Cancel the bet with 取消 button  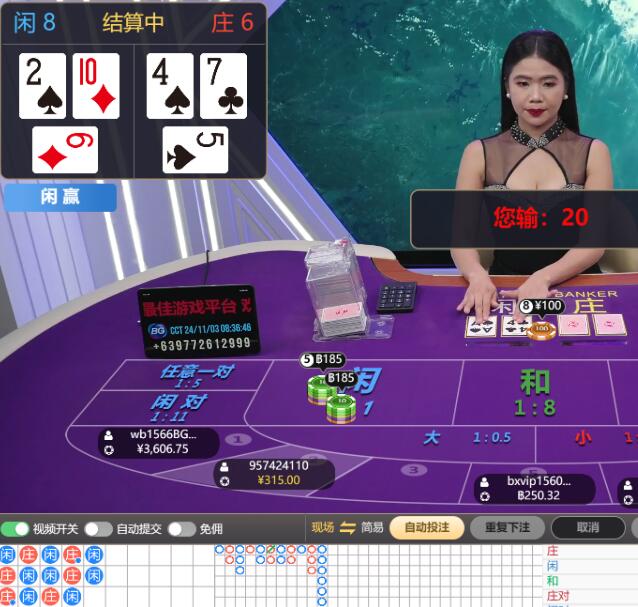tap(588, 528)
